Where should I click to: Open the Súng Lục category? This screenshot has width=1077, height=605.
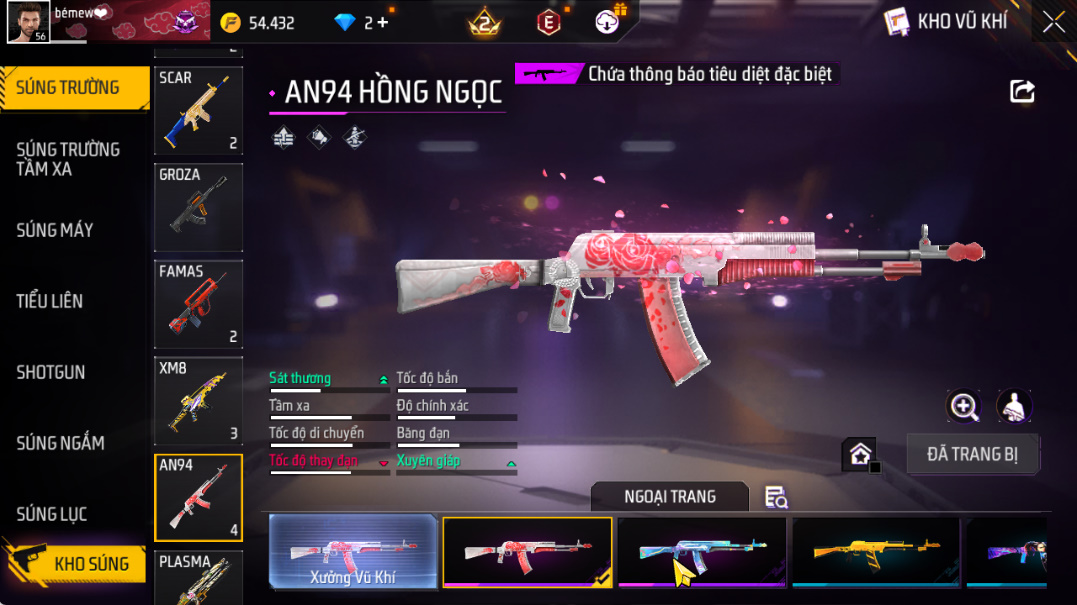click(x=52, y=514)
